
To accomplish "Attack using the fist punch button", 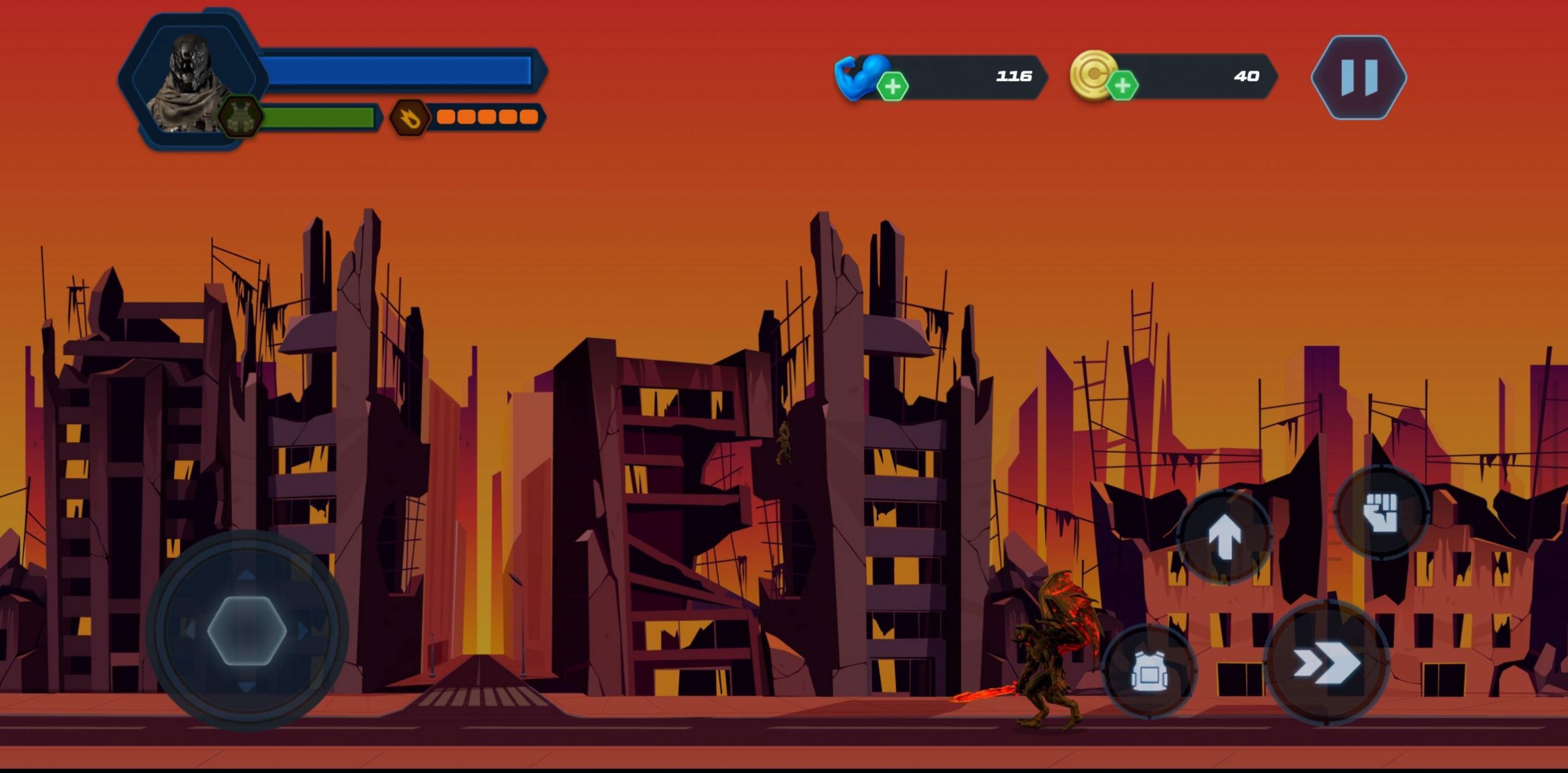I will [x=1381, y=511].
